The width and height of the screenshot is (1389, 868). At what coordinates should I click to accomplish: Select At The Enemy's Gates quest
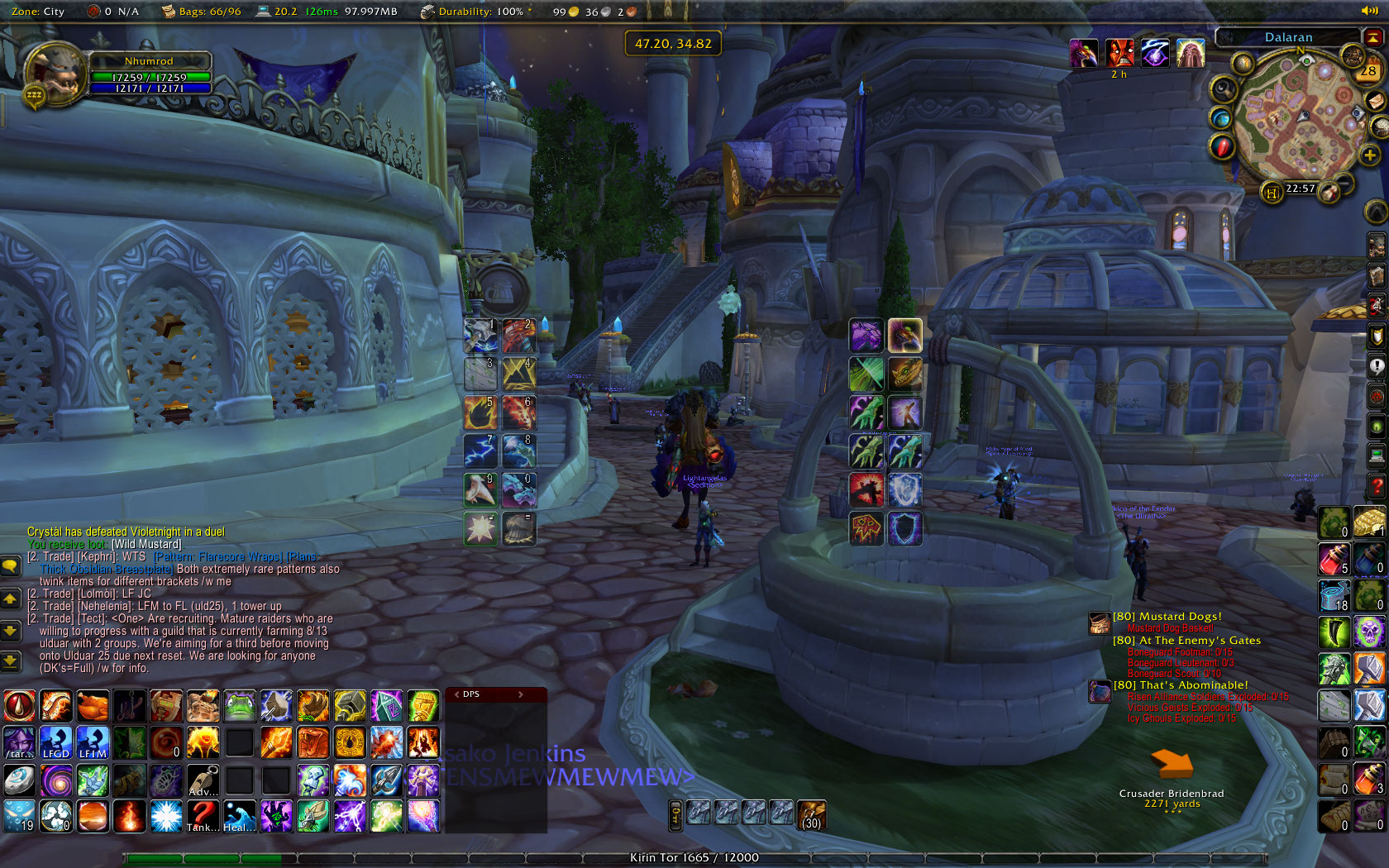click(x=1186, y=641)
